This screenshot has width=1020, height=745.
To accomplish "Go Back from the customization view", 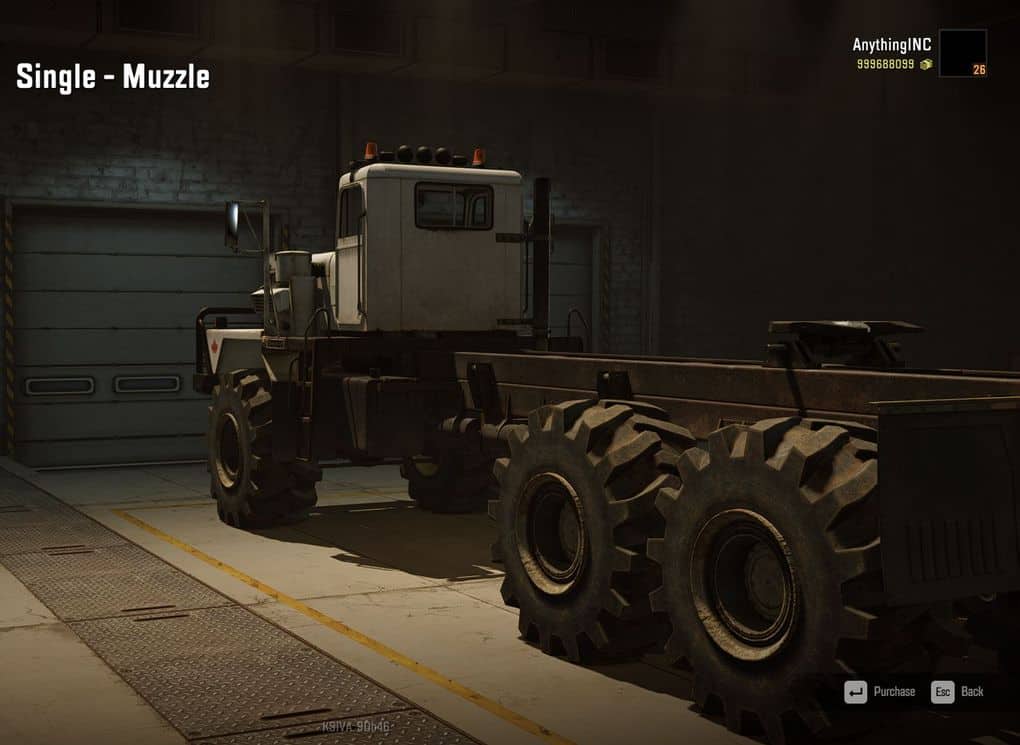I will pos(958,691).
